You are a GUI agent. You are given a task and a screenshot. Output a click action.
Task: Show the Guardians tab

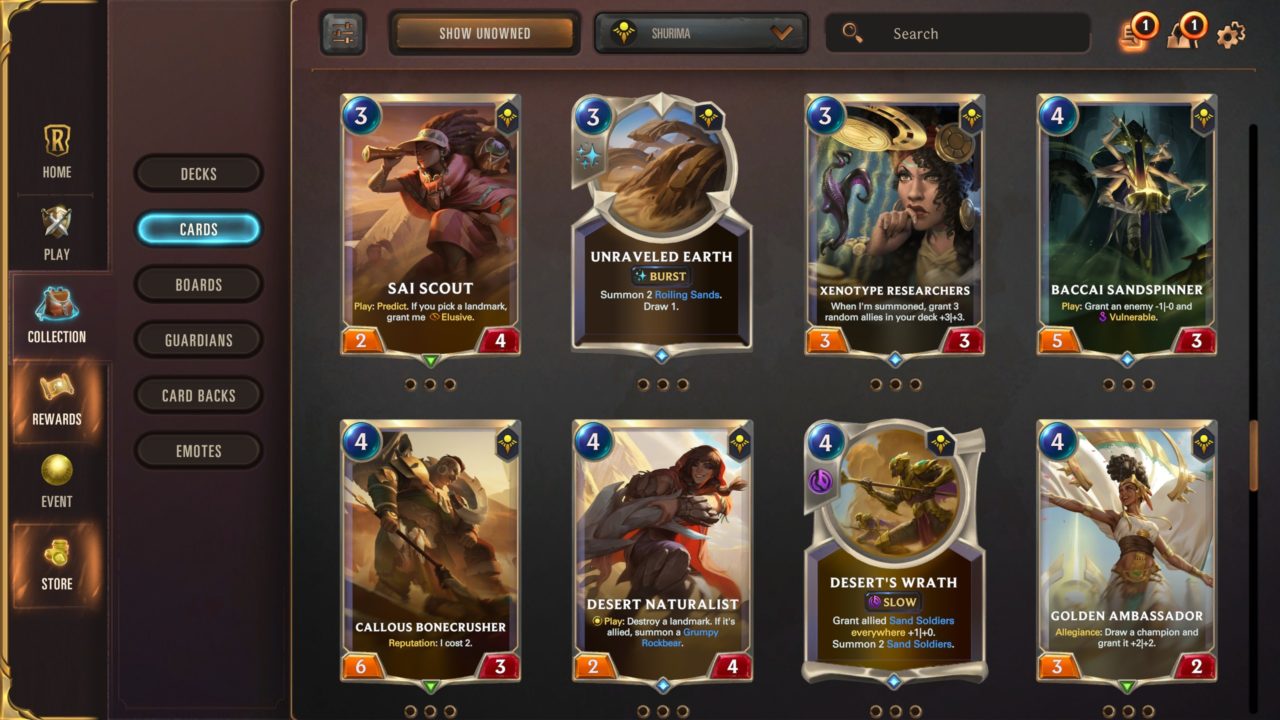(x=198, y=340)
